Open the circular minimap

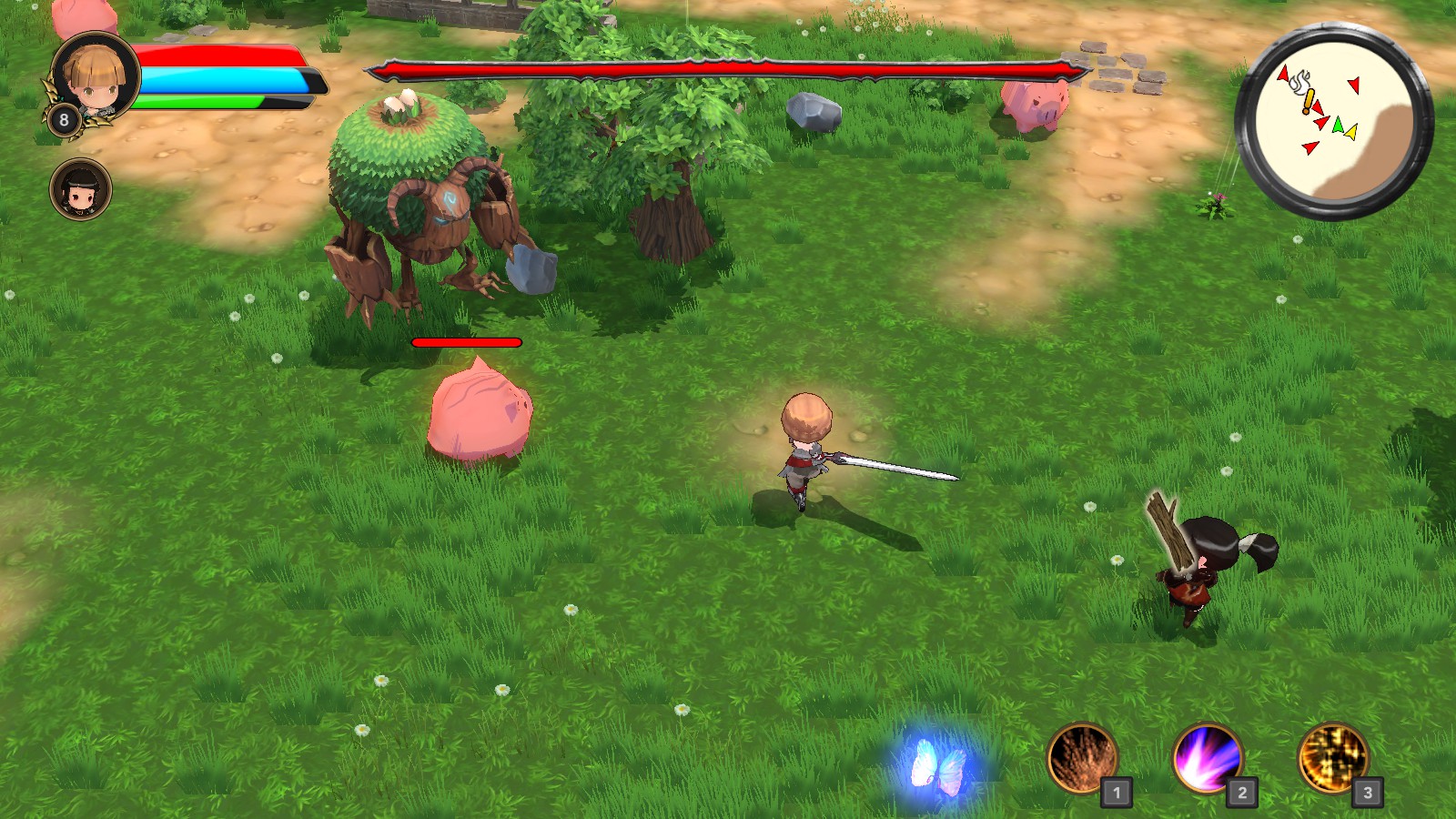[x=1334, y=121]
